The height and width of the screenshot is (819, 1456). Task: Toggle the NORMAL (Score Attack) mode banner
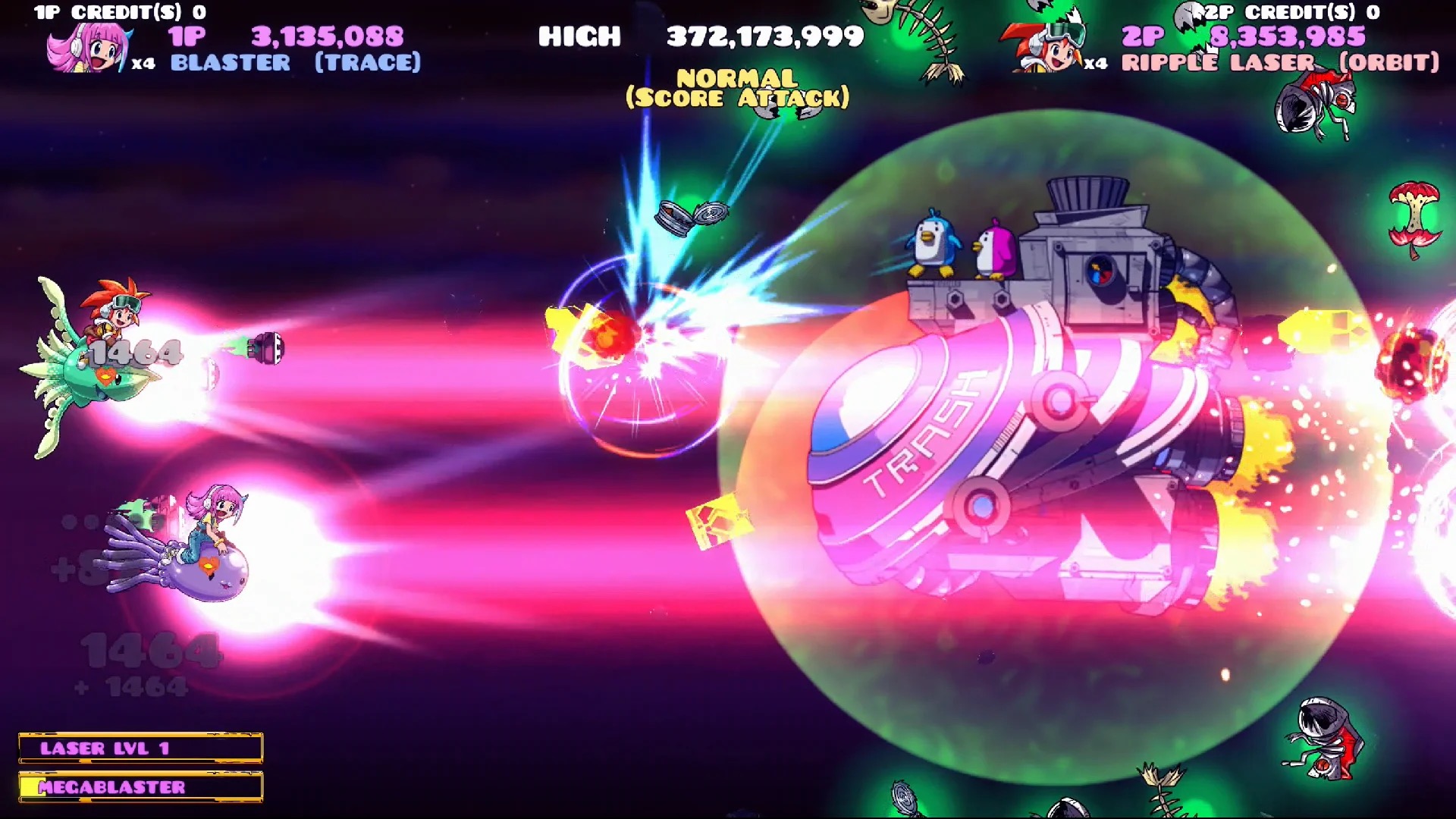coord(736,86)
